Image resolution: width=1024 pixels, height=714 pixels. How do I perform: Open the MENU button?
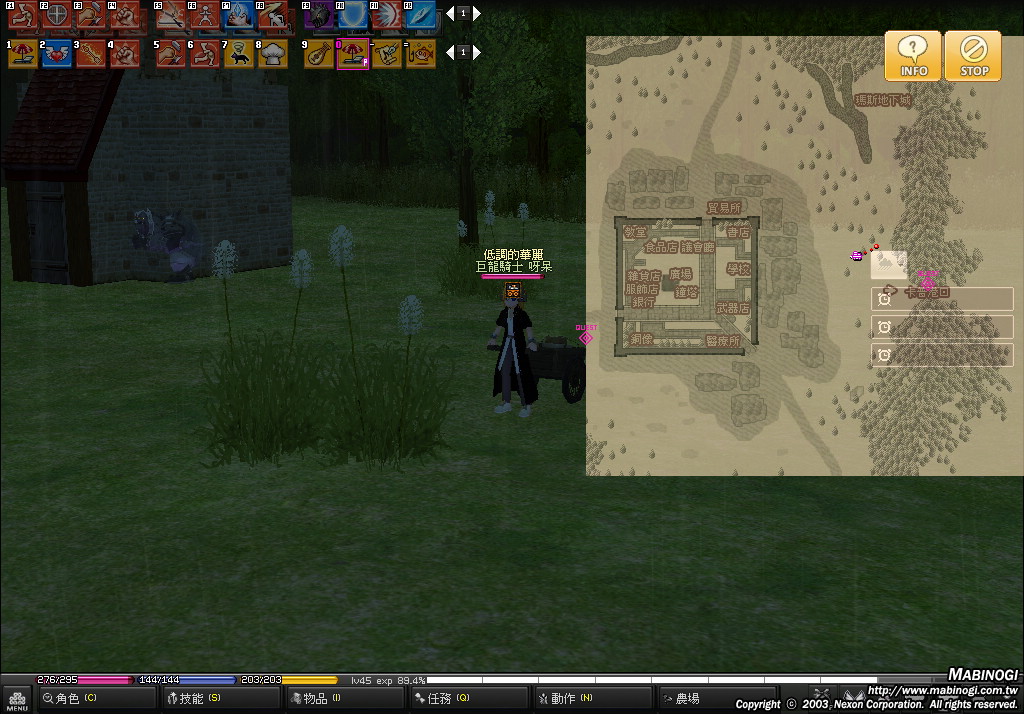(x=17, y=699)
